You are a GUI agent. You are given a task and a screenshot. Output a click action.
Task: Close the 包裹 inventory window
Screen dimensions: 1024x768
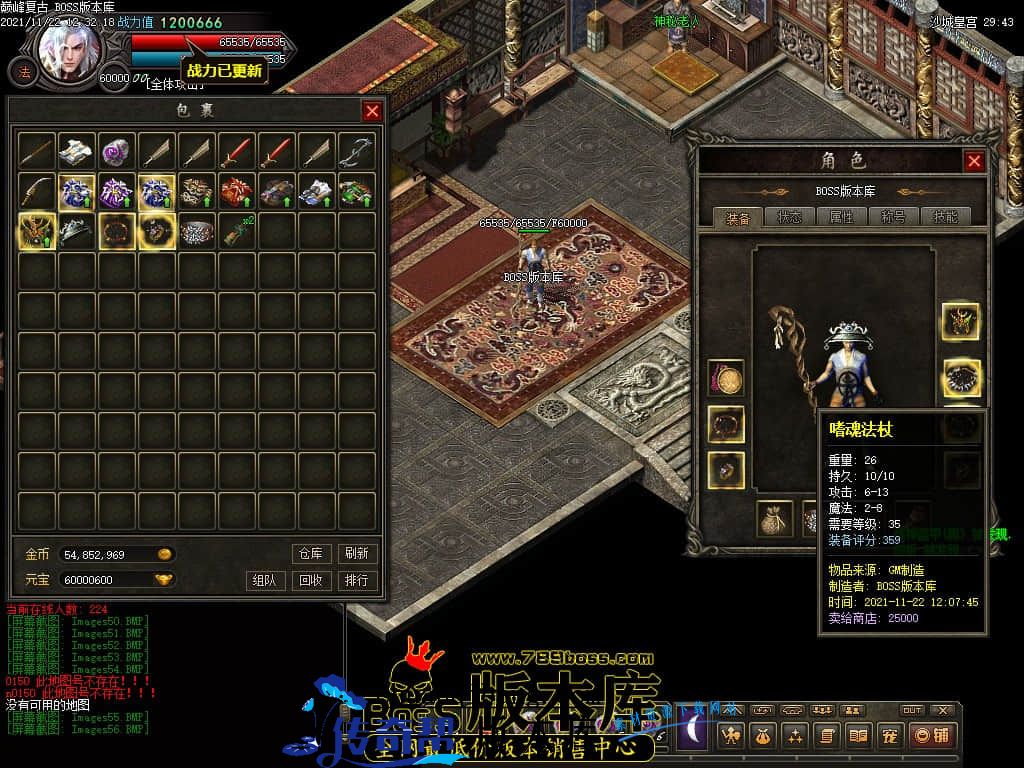coord(372,111)
